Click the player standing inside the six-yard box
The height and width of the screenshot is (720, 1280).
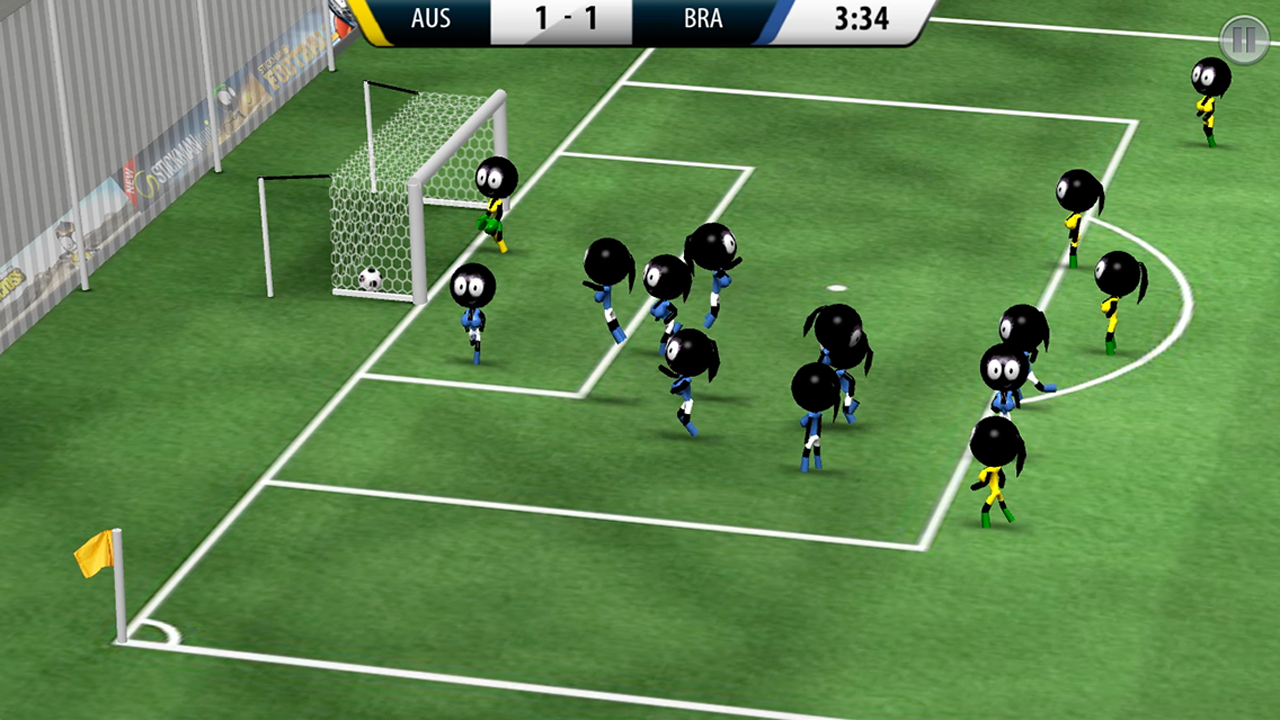(472, 310)
